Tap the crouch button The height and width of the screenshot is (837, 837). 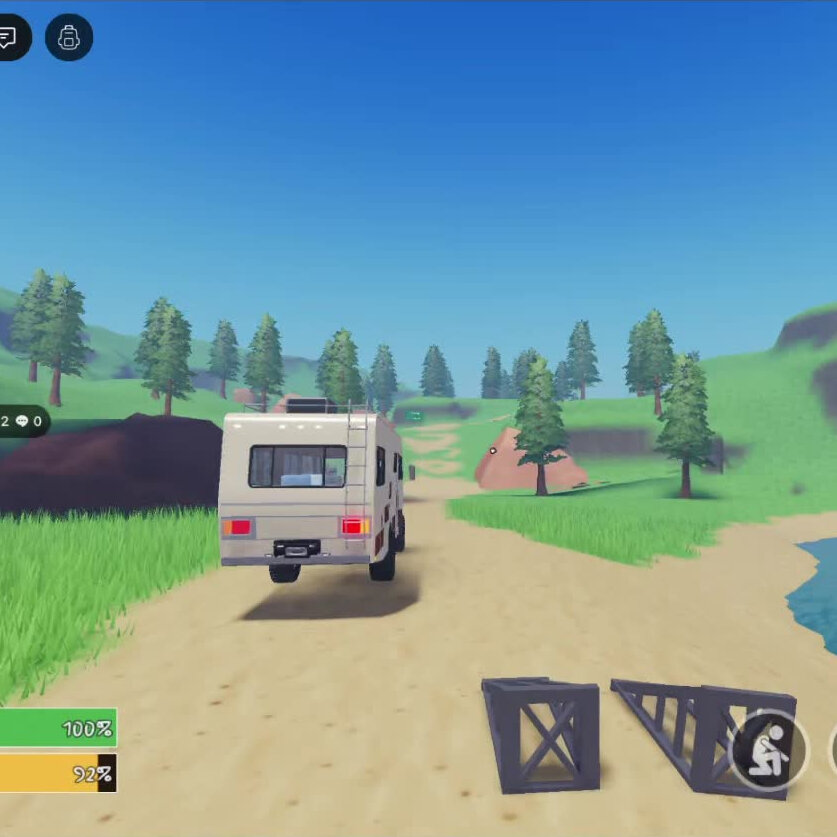tap(768, 751)
